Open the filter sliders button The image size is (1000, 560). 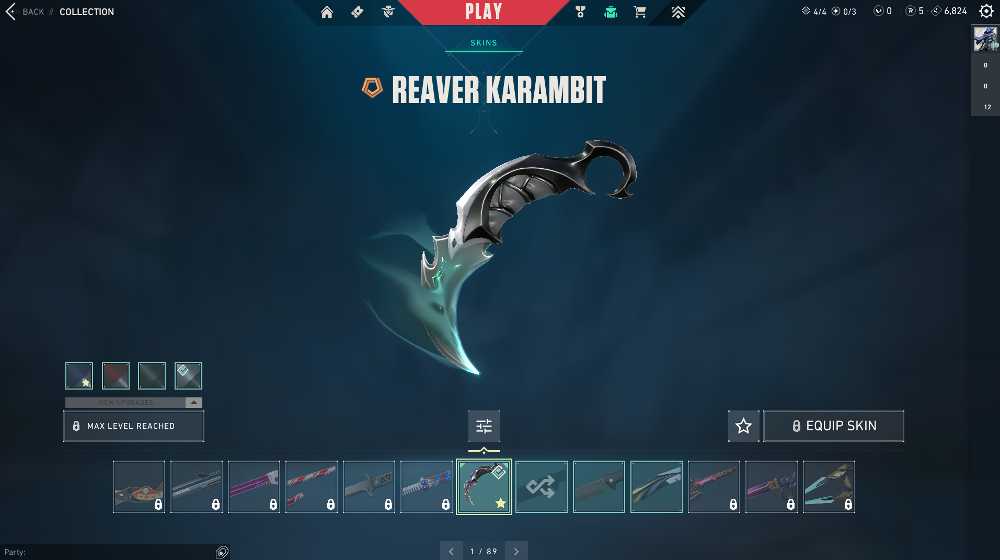click(484, 426)
